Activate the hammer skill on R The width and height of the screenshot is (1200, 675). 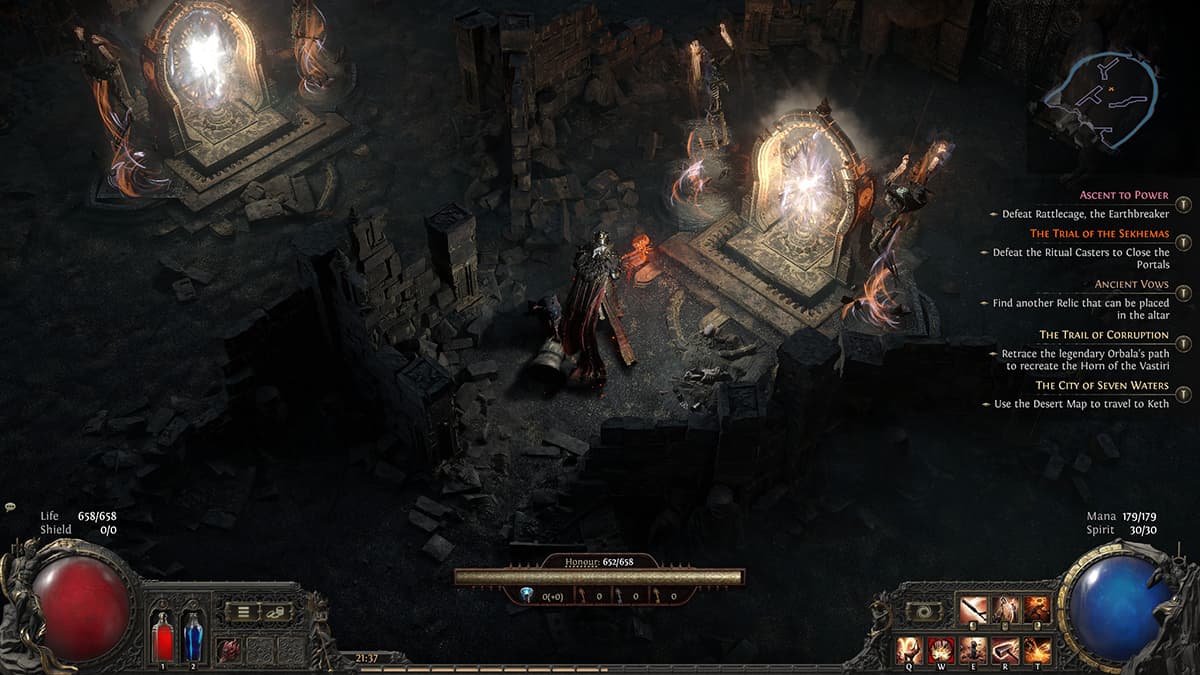pos(1005,650)
